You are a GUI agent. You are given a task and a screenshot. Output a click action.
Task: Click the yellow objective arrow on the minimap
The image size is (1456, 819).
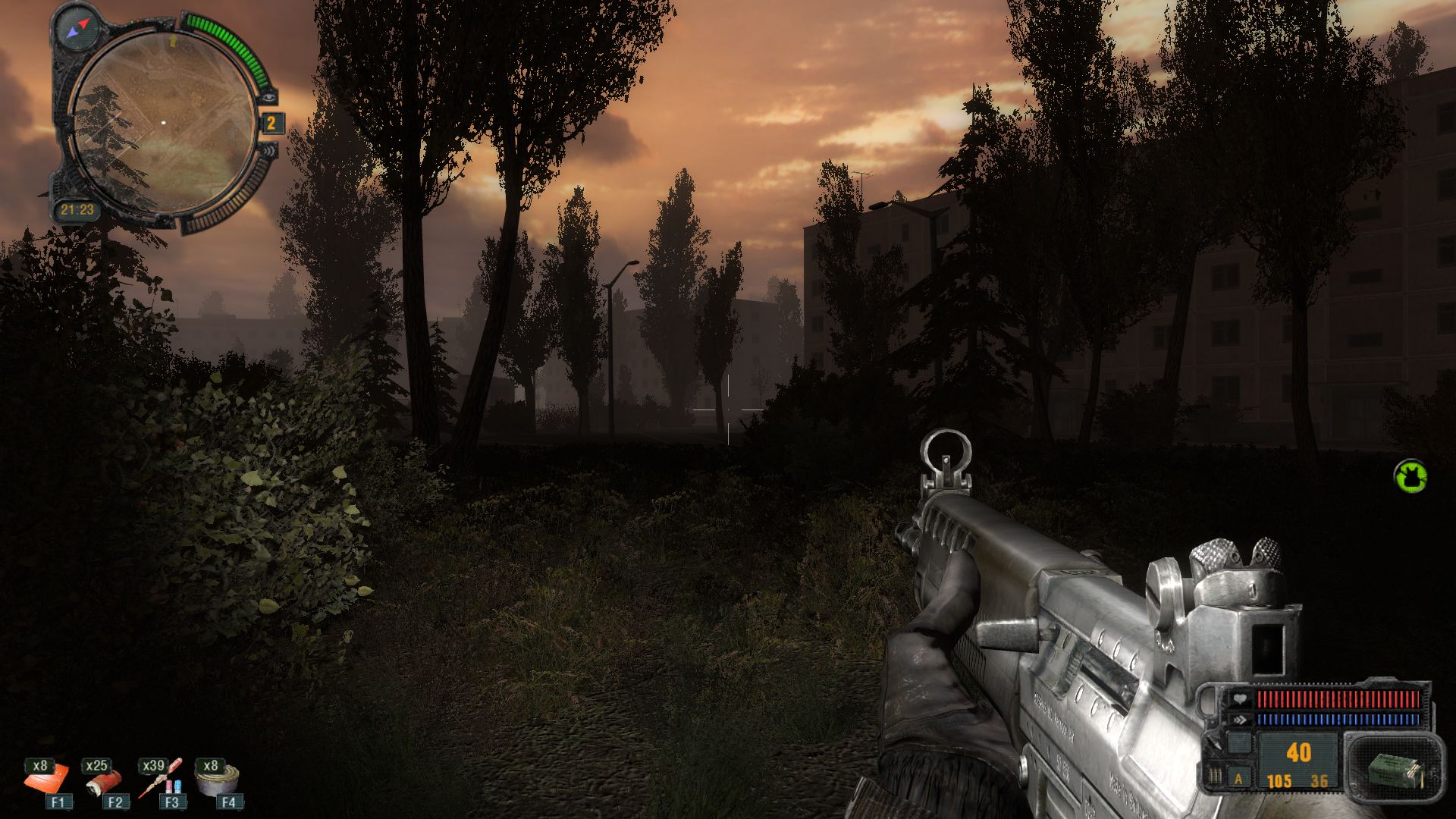tap(174, 38)
